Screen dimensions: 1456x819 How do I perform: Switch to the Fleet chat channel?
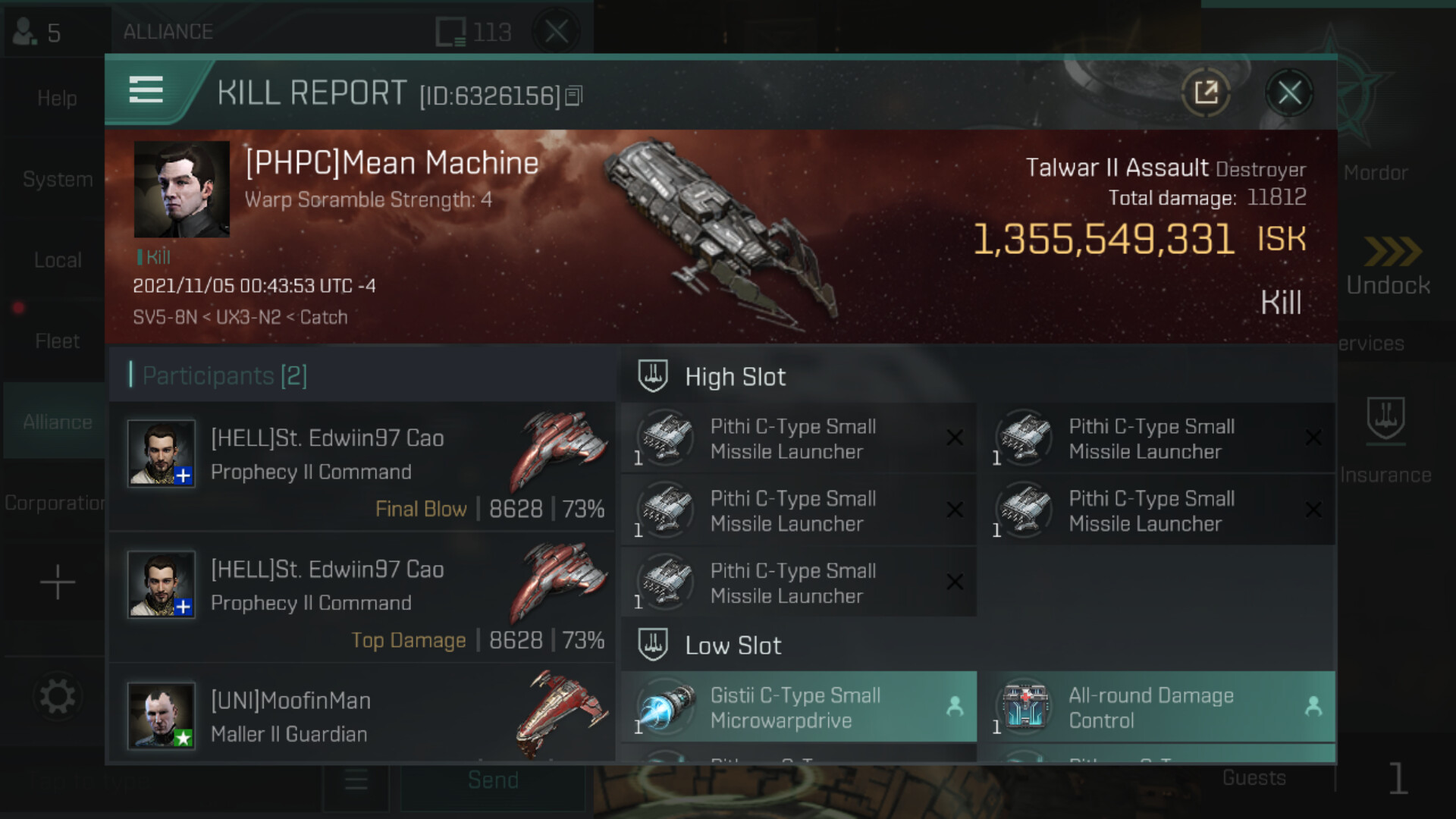pyautogui.click(x=58, y=341)
